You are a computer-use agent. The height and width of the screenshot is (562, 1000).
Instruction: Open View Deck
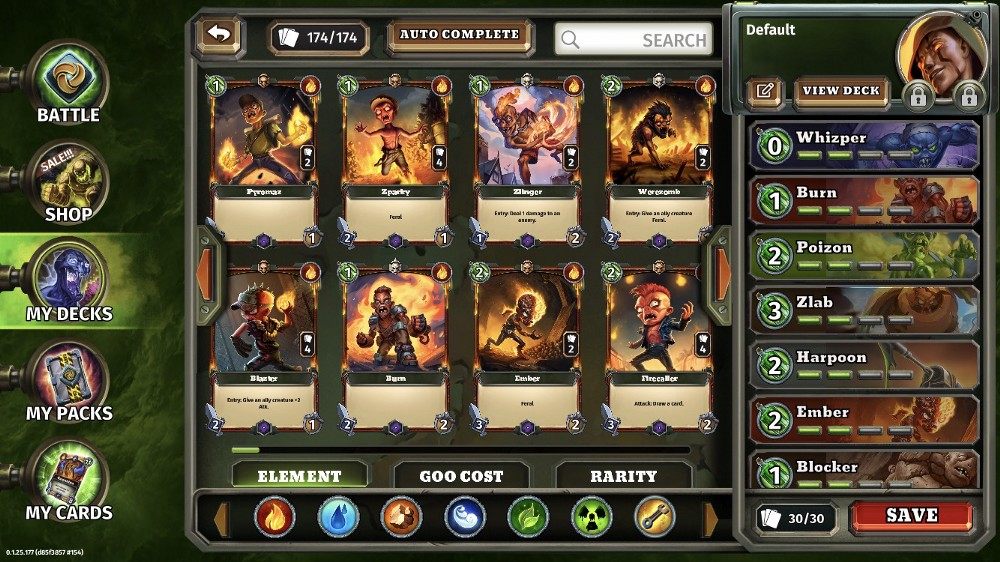[842, 91]
